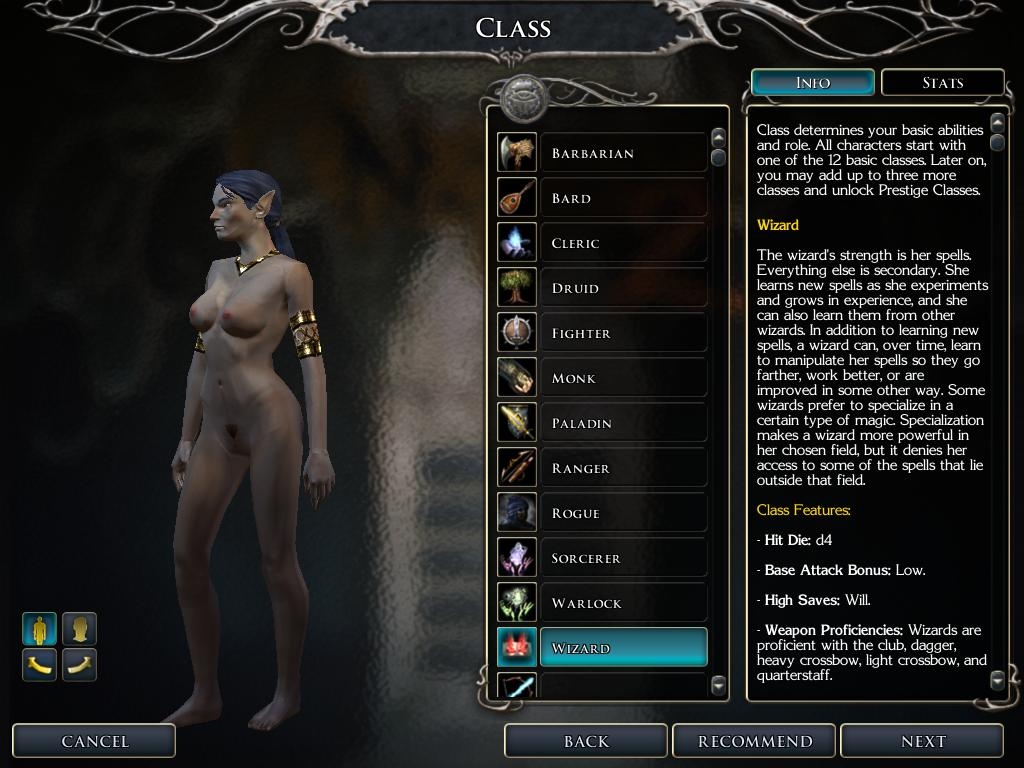Select the Monk class entry
Screen dimensions: 1024x768
(623, 378)
